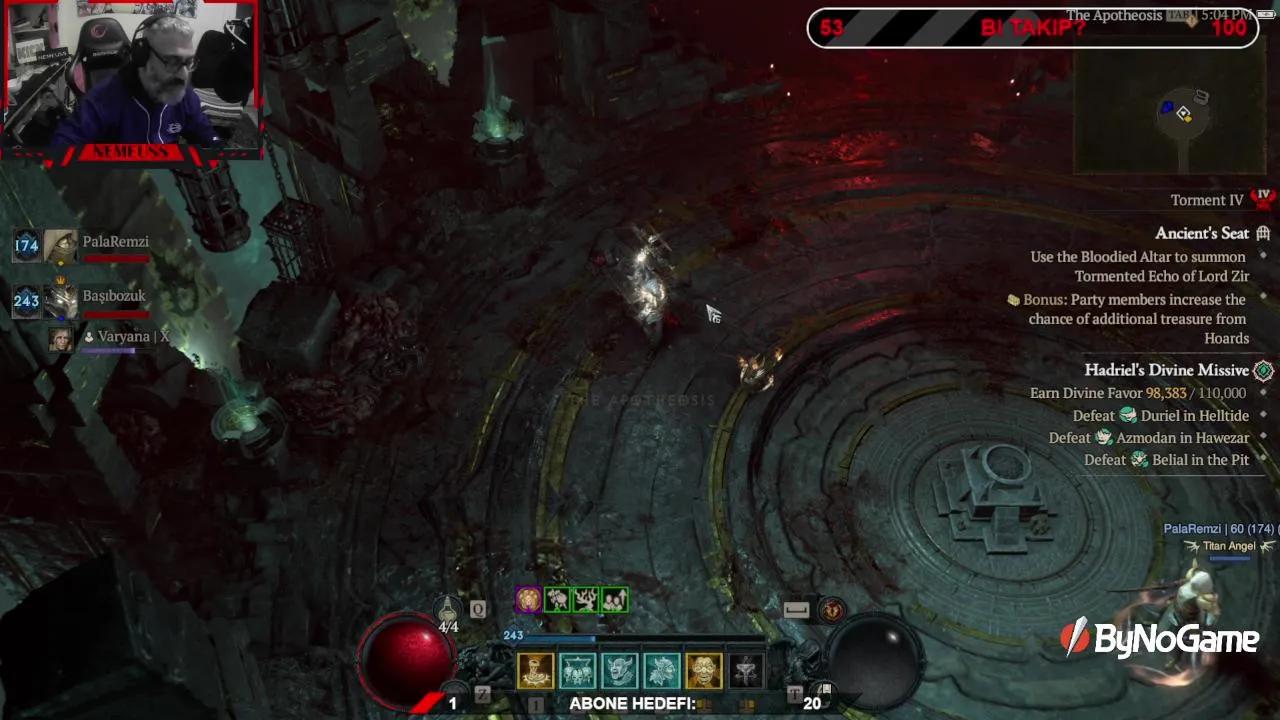The image size is (1280, 720).
Task: Select Başıbozuk's party portrait
Action: (x=61, y=300)
